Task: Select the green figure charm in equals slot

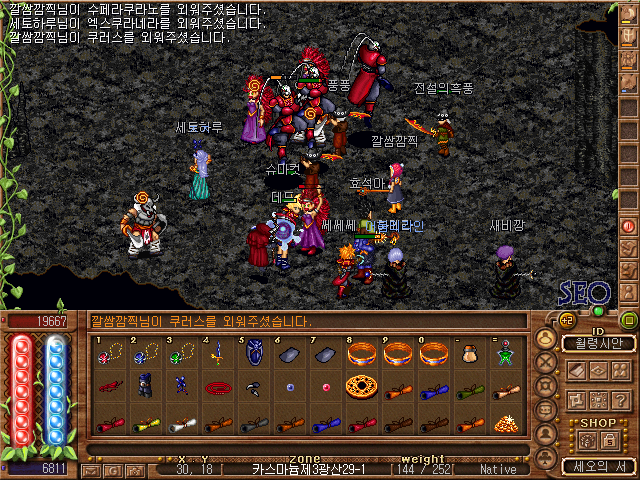Action: (504, 355)
